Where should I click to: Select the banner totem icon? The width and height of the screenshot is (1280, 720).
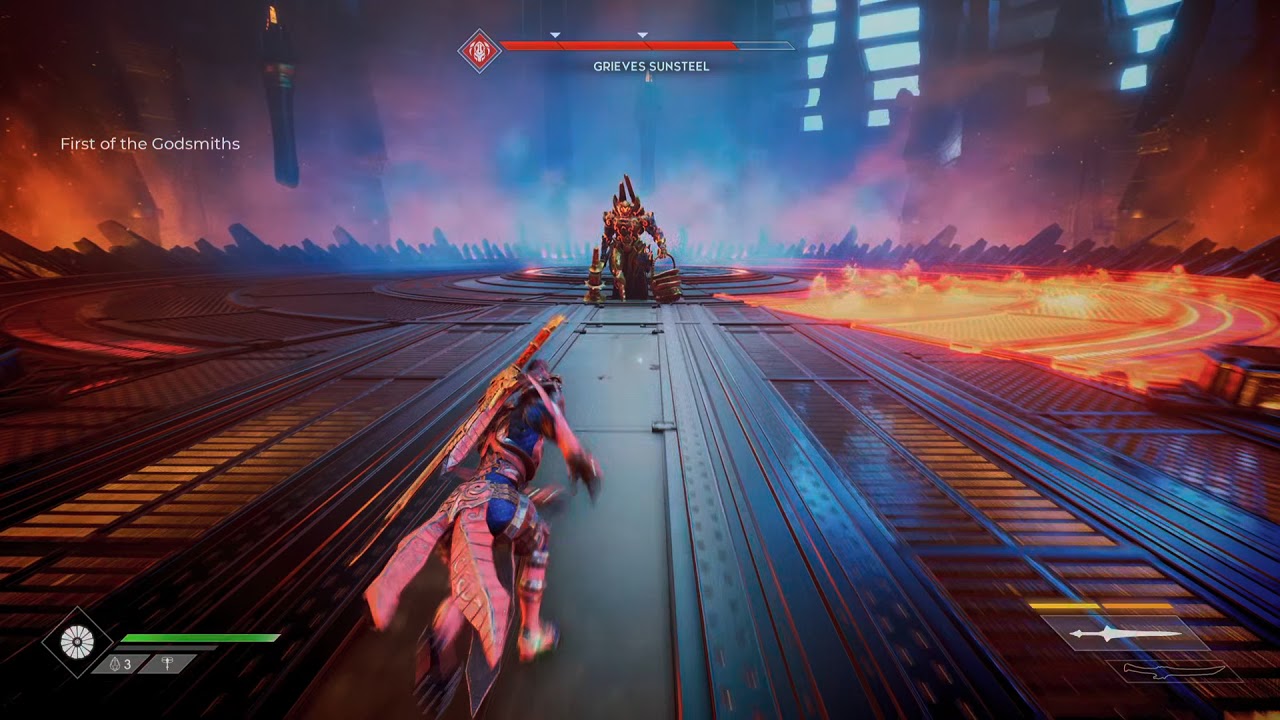[x=167, y=663]
